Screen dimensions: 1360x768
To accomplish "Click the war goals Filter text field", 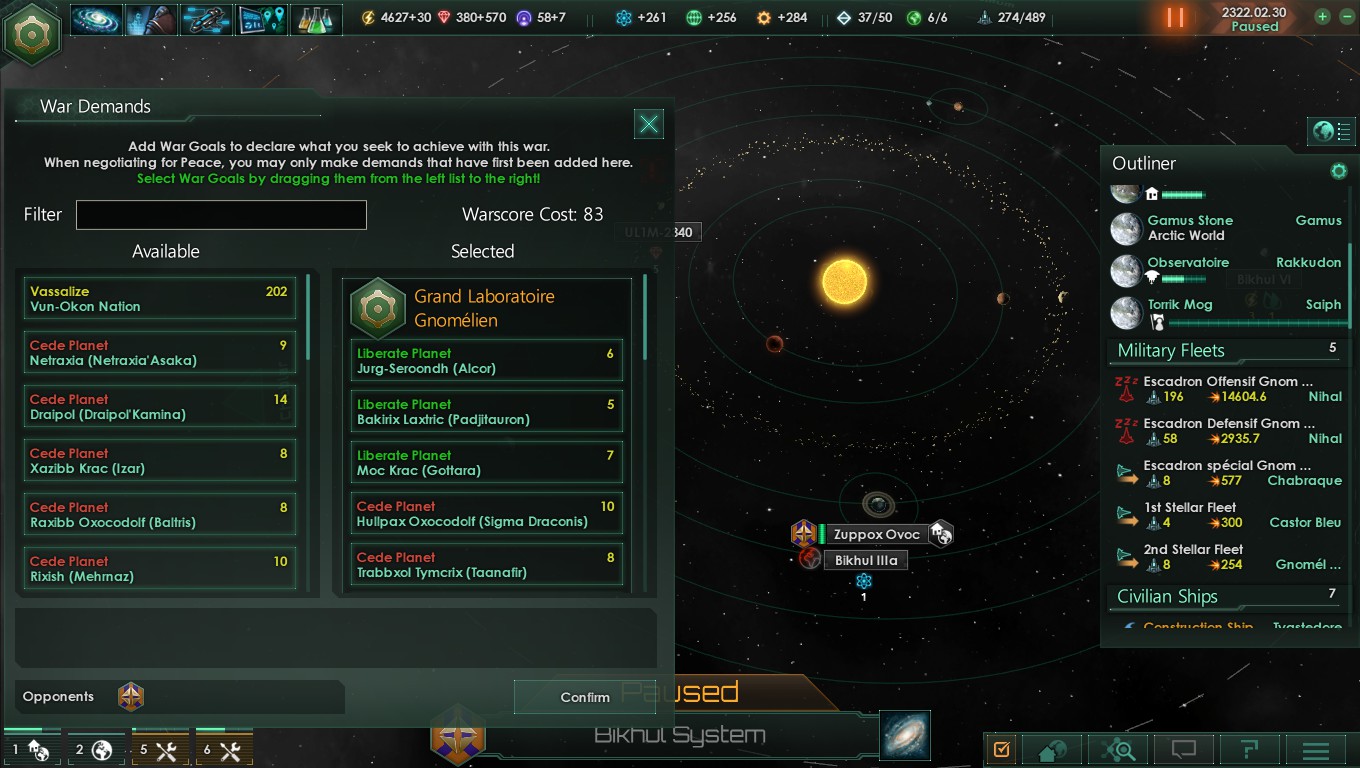I will point(221,215).
